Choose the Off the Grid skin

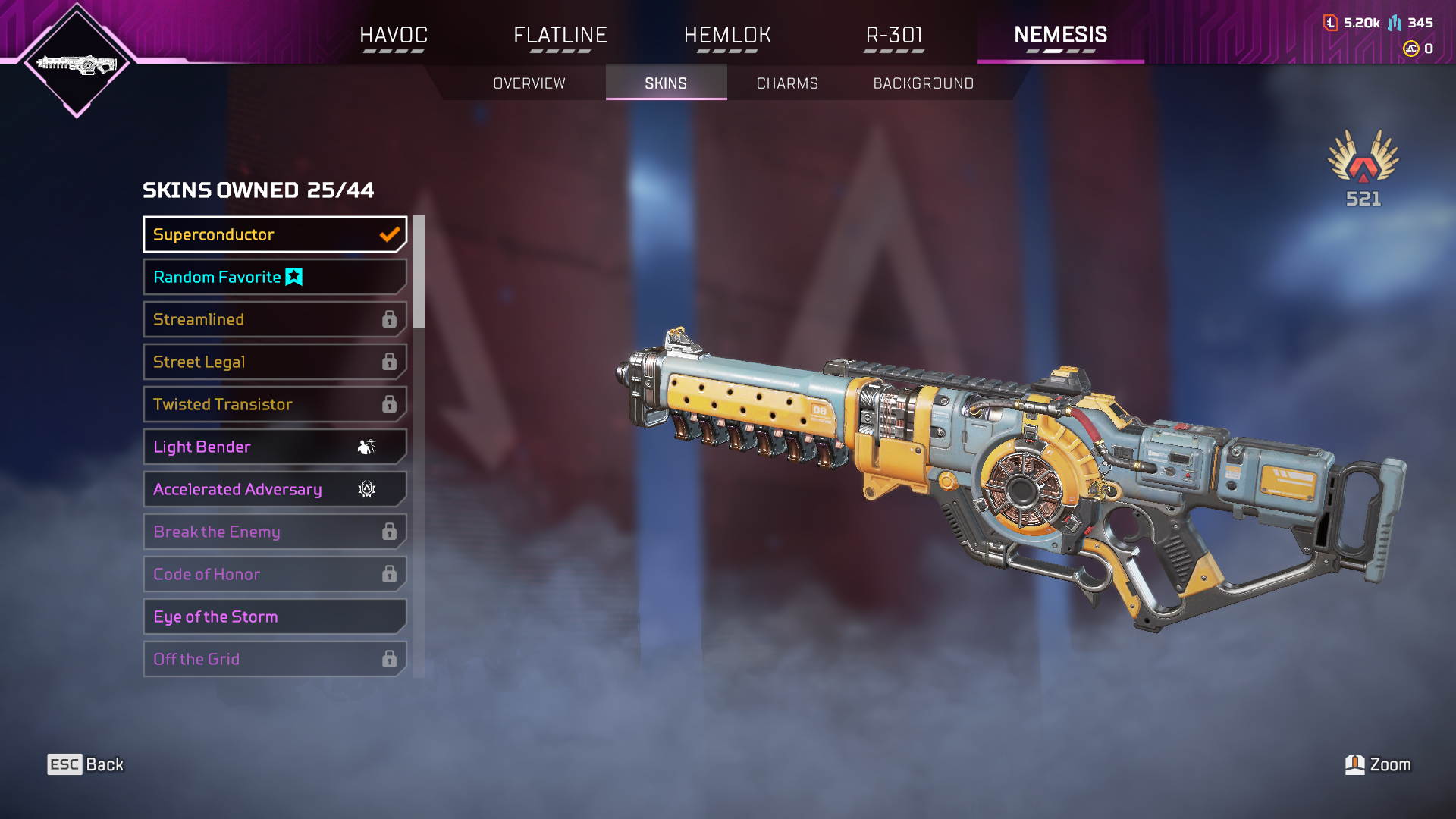pos(275,659)
